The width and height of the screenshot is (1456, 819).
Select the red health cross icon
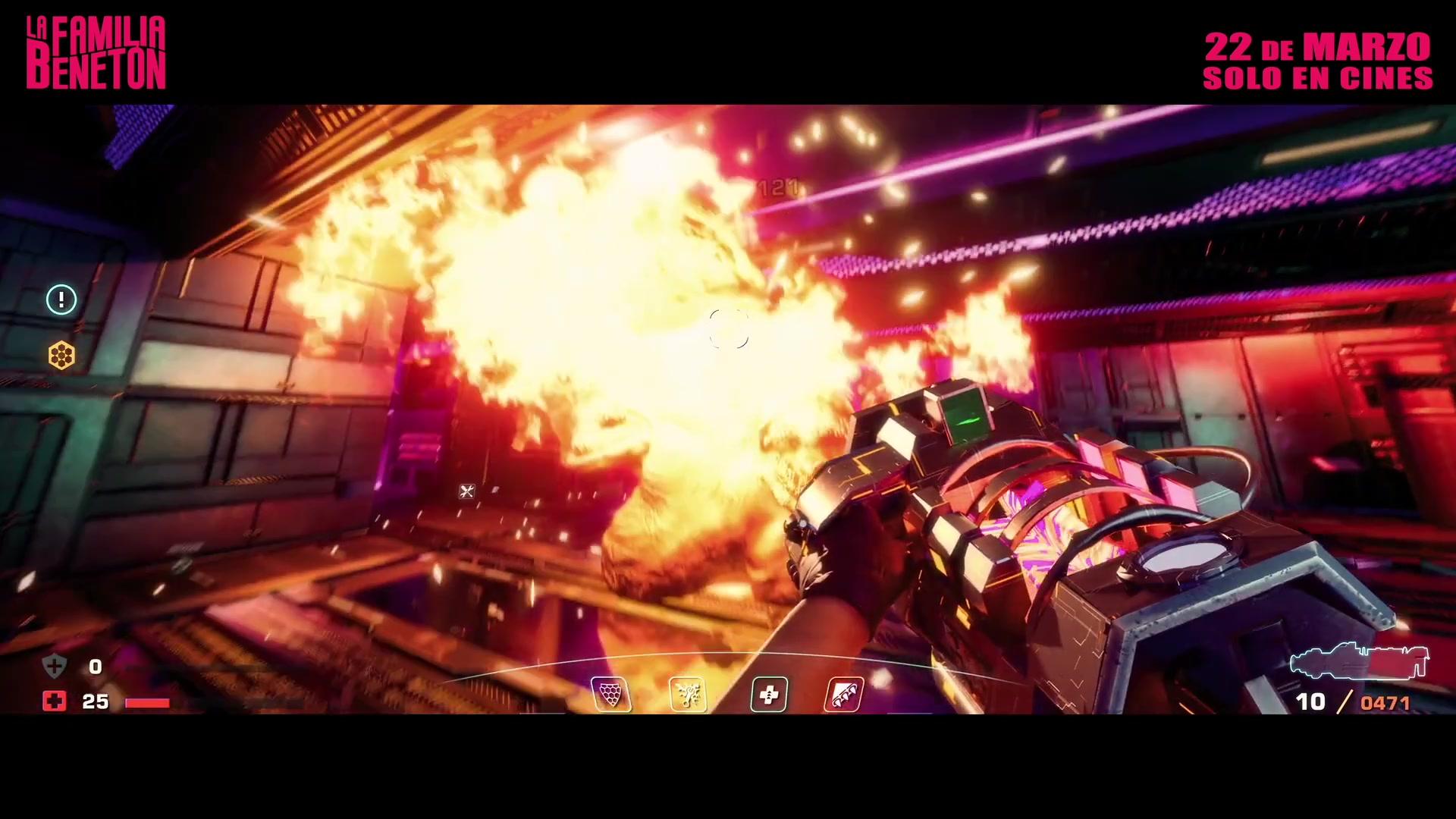pyautogui.click(x=54, y=701)
